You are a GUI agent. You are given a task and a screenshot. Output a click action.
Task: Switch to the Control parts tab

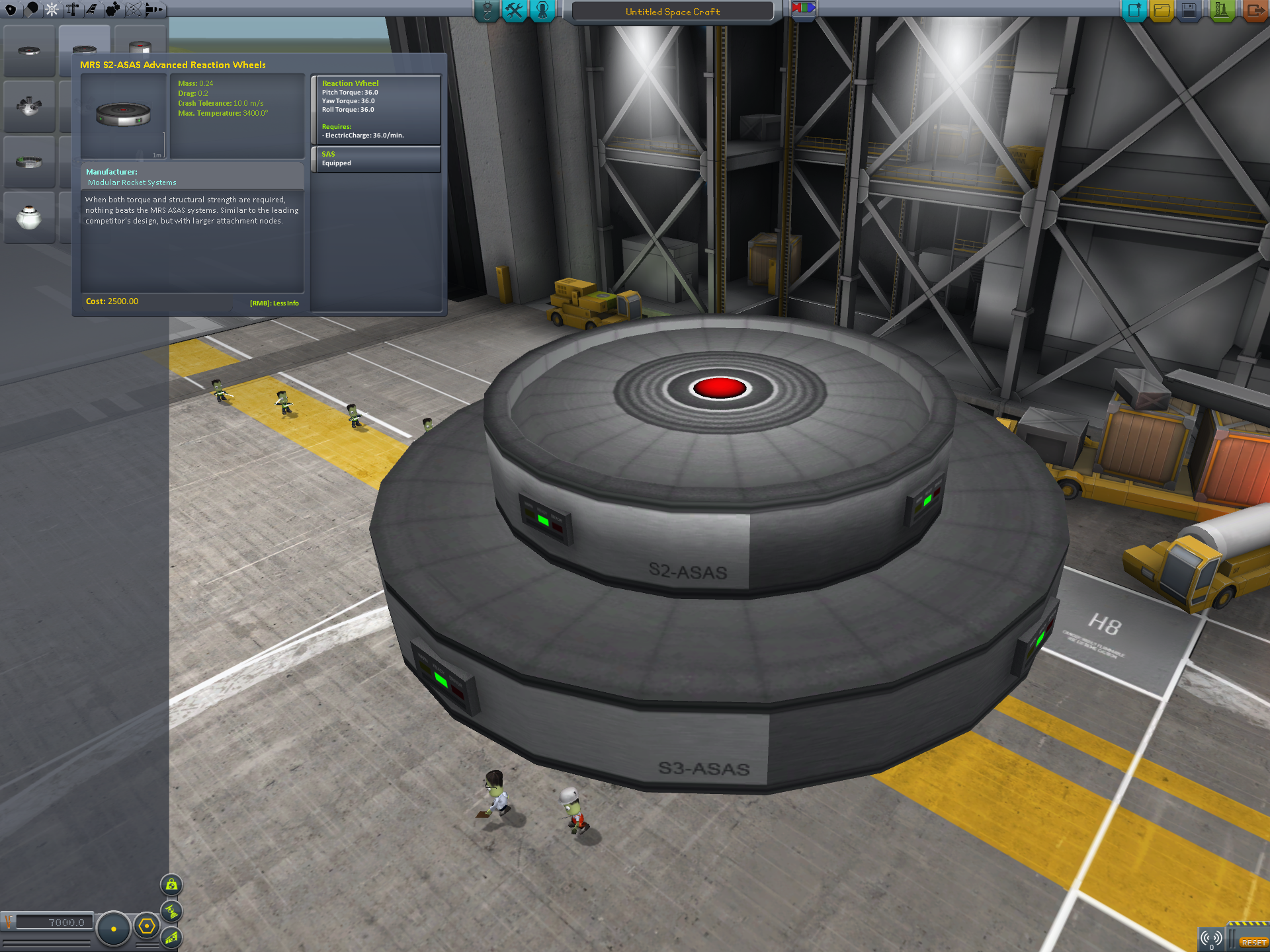[x=52, y=9]
